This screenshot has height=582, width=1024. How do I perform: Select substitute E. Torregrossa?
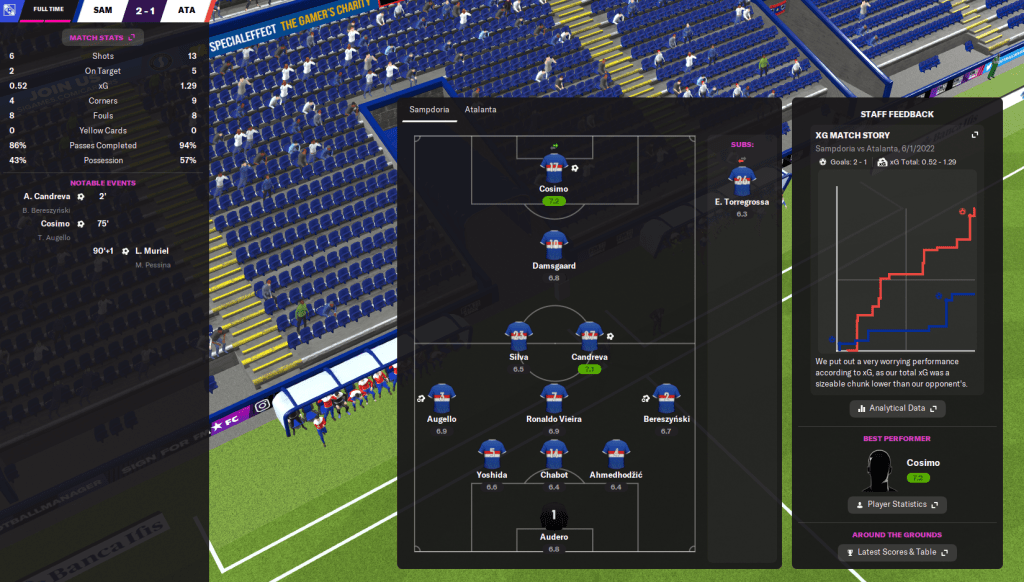(741, 182)
